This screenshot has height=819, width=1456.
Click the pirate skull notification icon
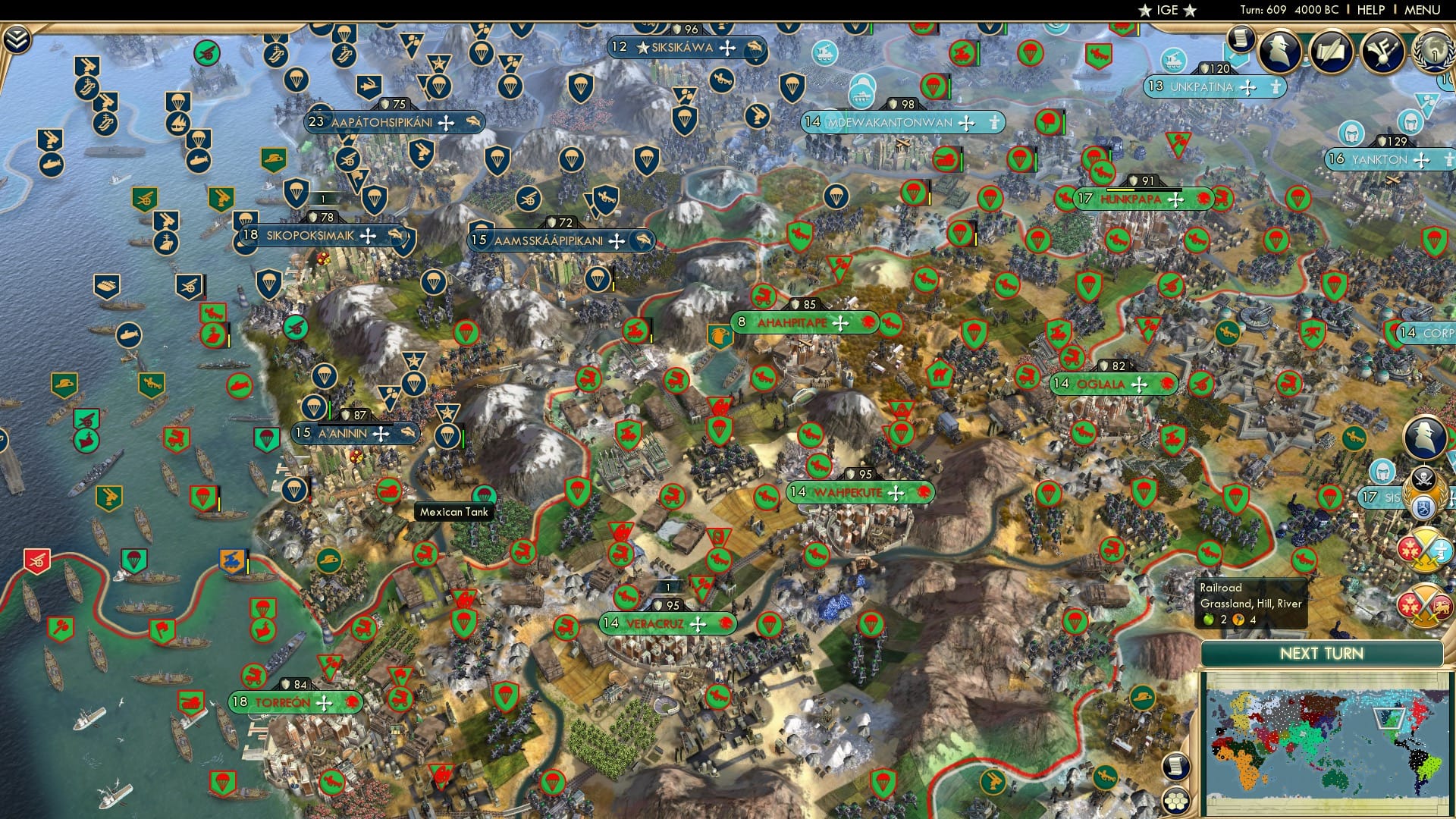(x=1423, y=476)
